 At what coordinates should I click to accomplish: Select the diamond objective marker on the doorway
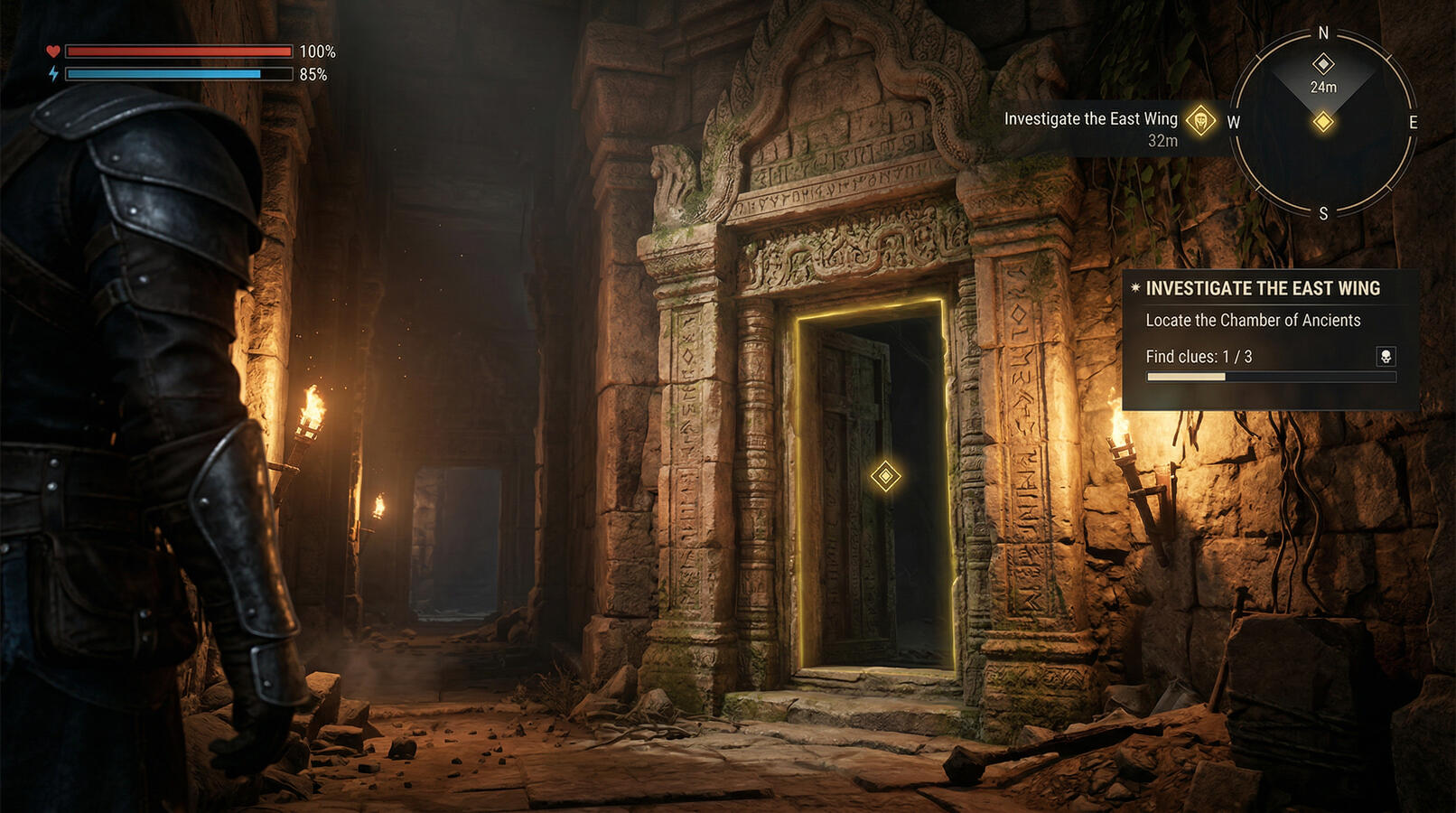click(x=885, y=476)
